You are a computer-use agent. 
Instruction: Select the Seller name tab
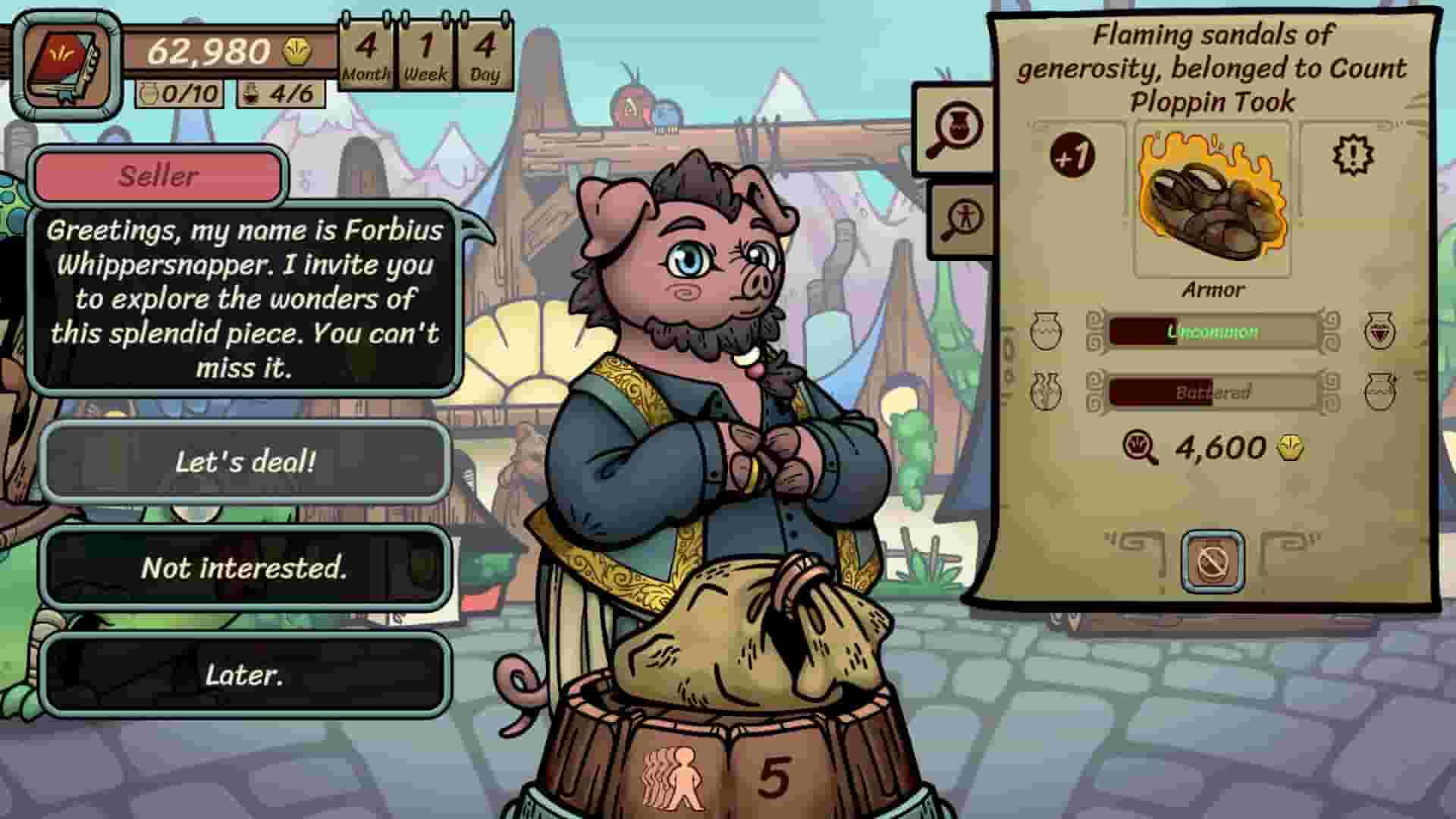pyautogui.click(x=156, y=176)
